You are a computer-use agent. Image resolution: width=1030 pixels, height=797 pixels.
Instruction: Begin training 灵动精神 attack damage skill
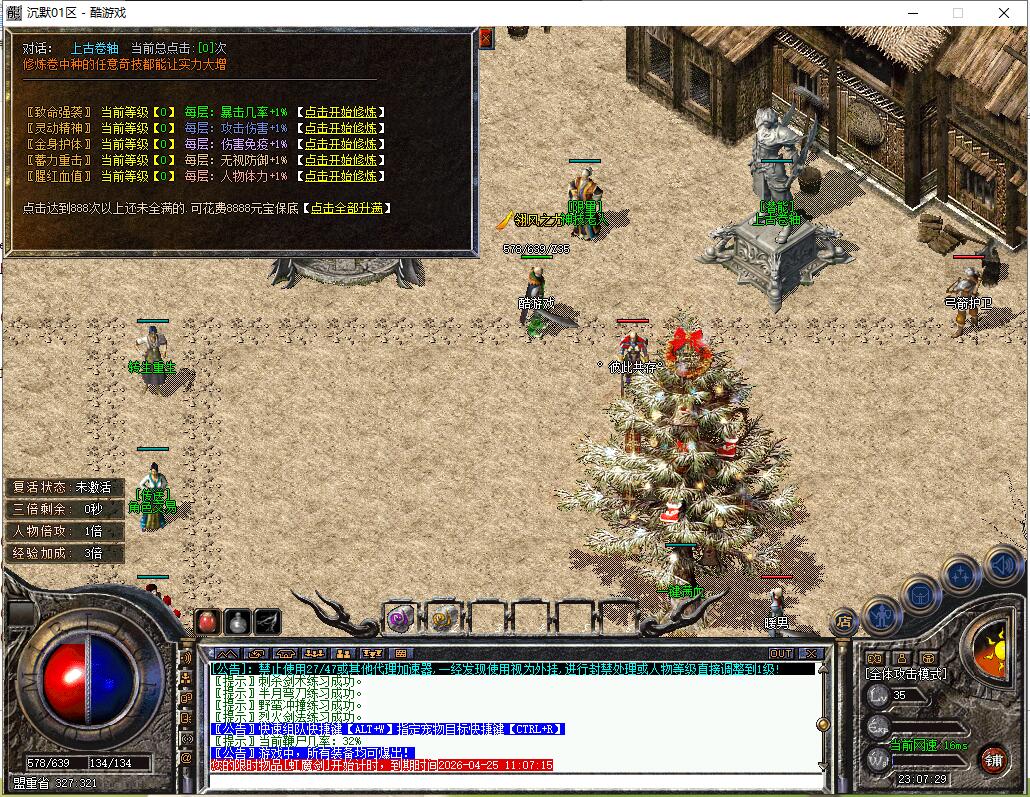pos(341,128)
